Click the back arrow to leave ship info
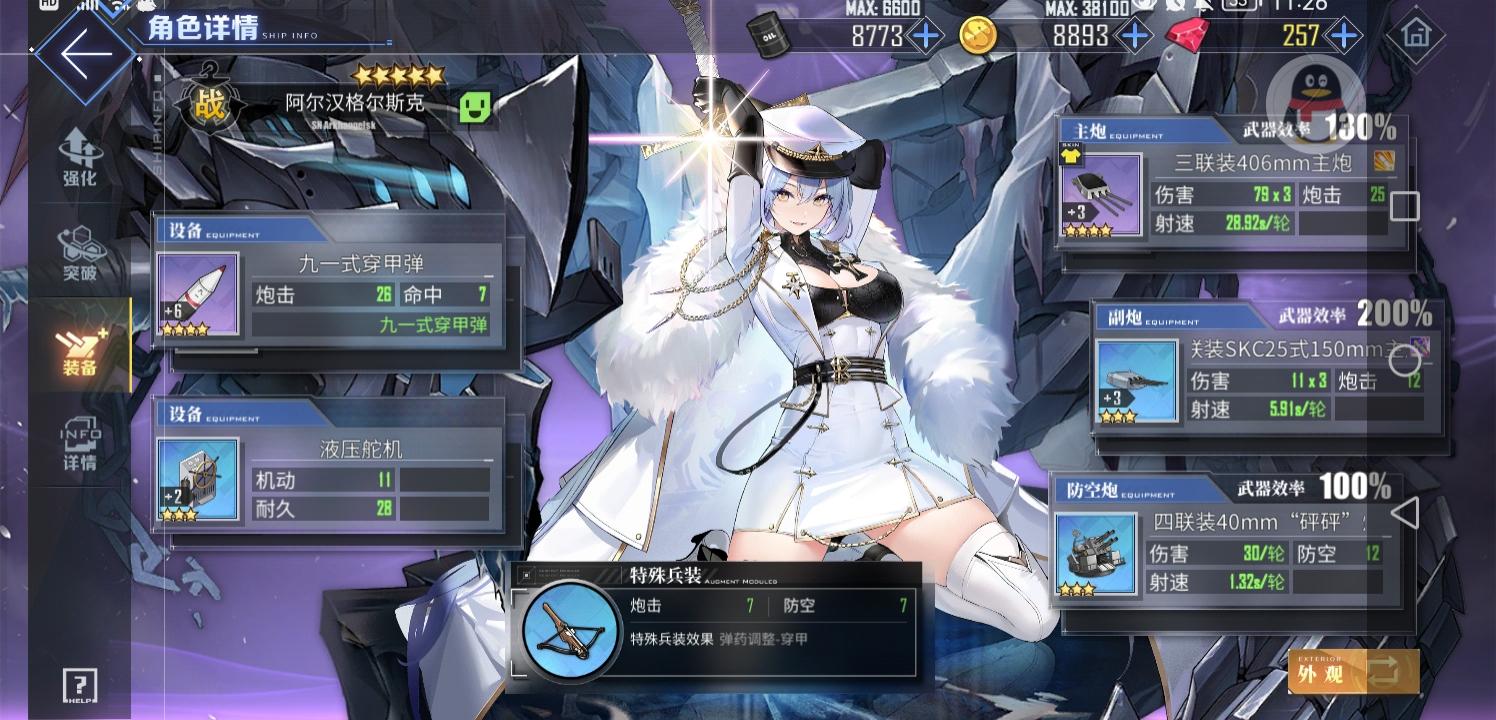Viewport: 1496px width, 720px height. coord(84,53)
